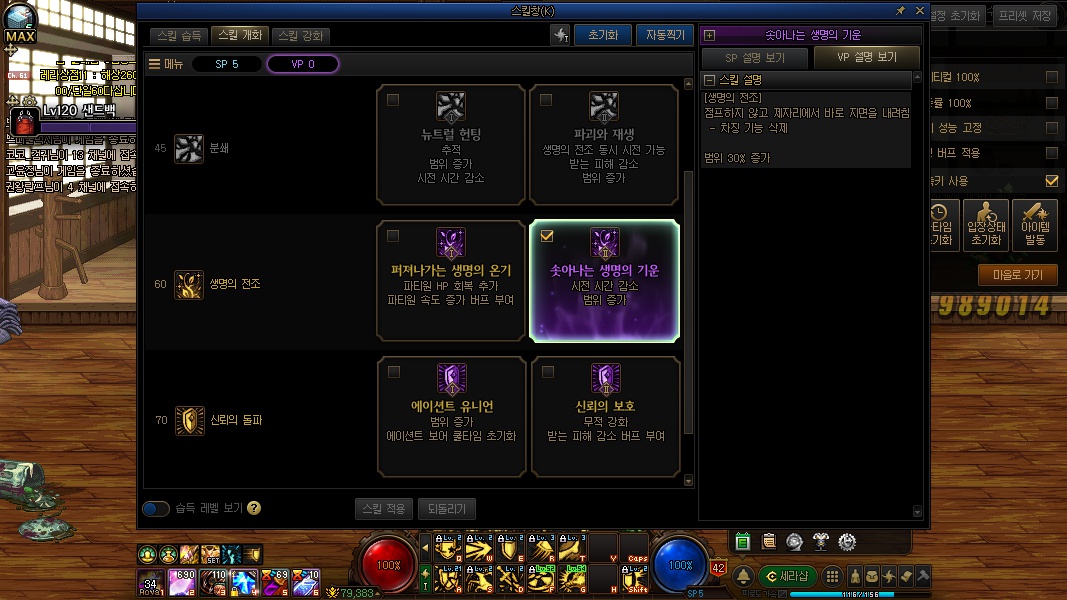The image size is (1067, 600).
Task: Click the 되돌리기 undo button
Action: click(x=446, y=509)
